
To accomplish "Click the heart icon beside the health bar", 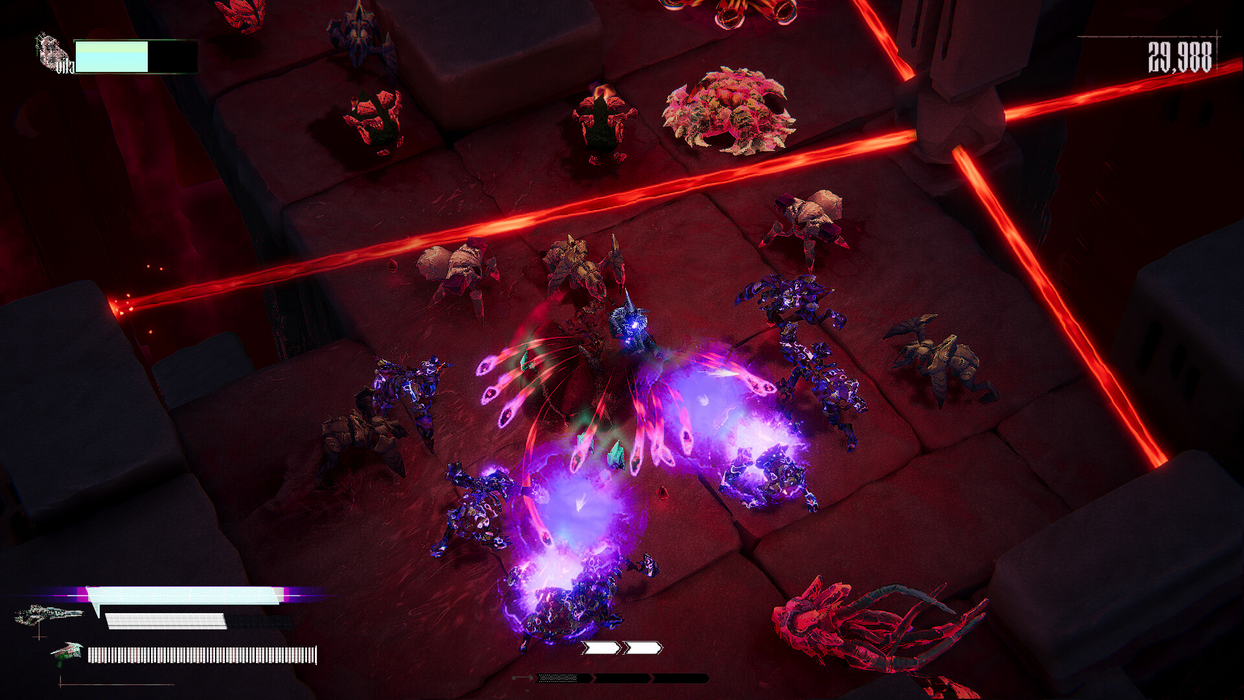I will tap(50, 49).
